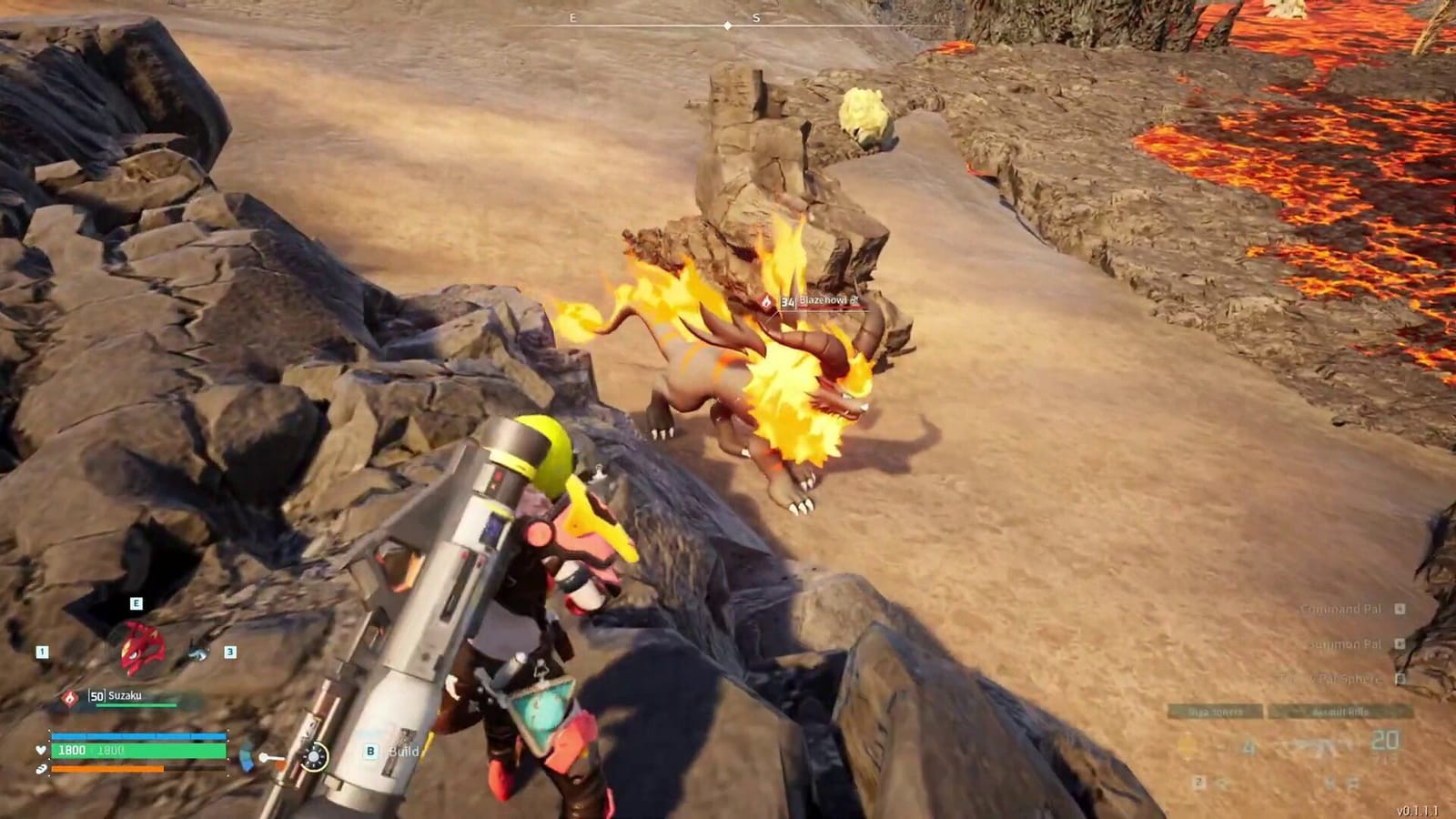The image size is (1456, 819).
Task: Click the crosshair reticle on the rocket launcher
Action: coord(314,757)
